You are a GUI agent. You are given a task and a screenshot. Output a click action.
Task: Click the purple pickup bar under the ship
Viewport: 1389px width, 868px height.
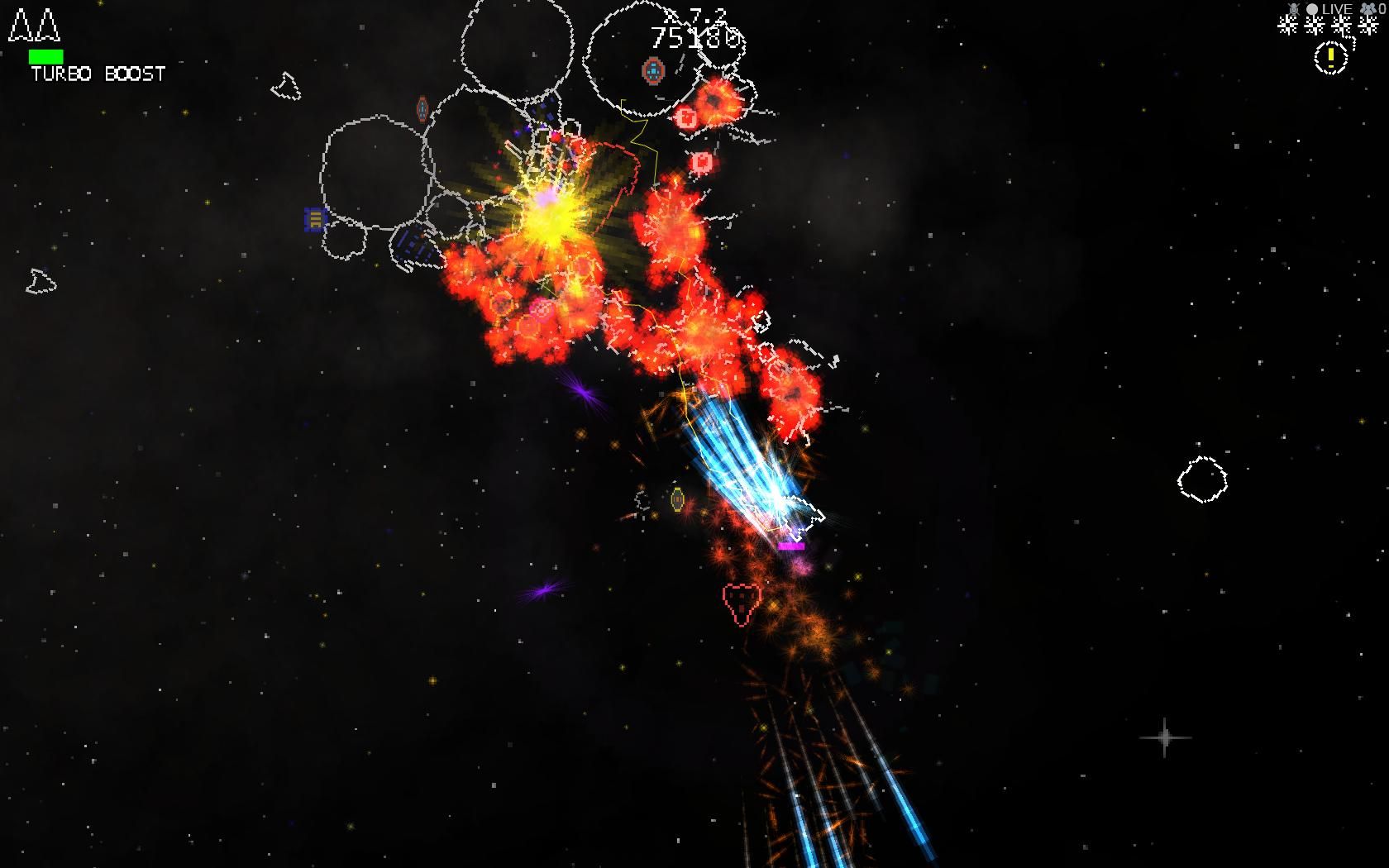(791, 546)
